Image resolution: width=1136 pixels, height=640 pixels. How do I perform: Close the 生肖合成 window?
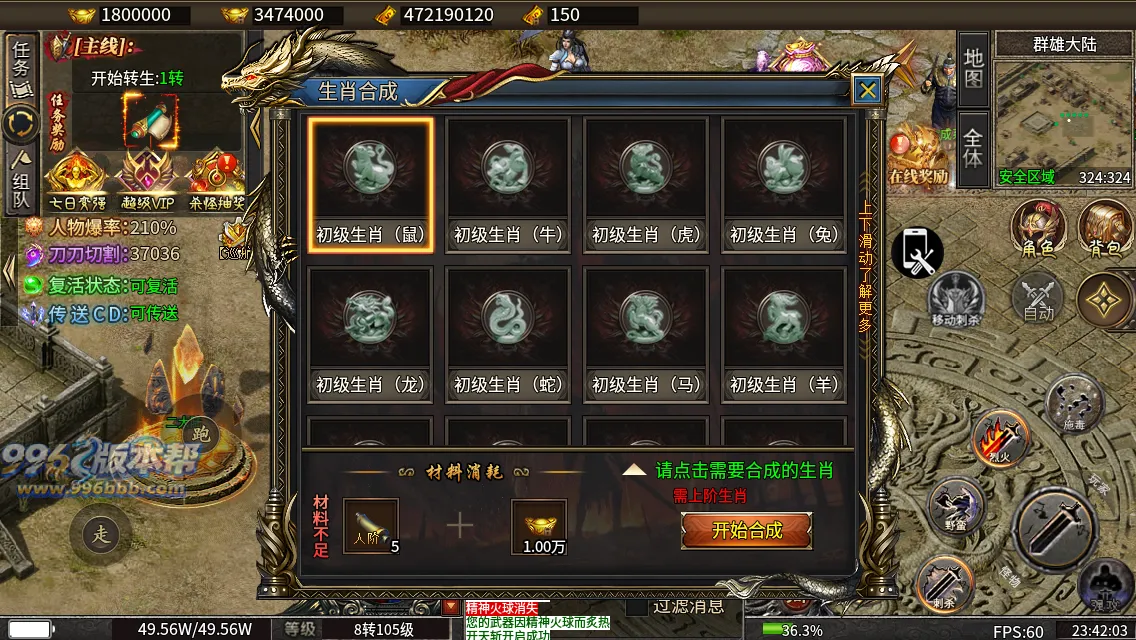click(x=867, y=91)
